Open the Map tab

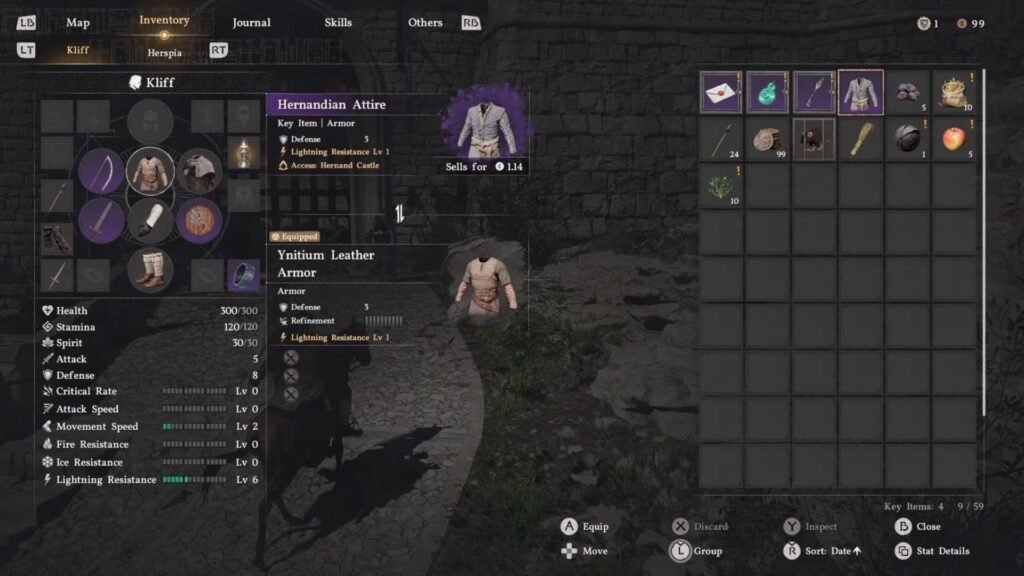click(x=78, y=22)
